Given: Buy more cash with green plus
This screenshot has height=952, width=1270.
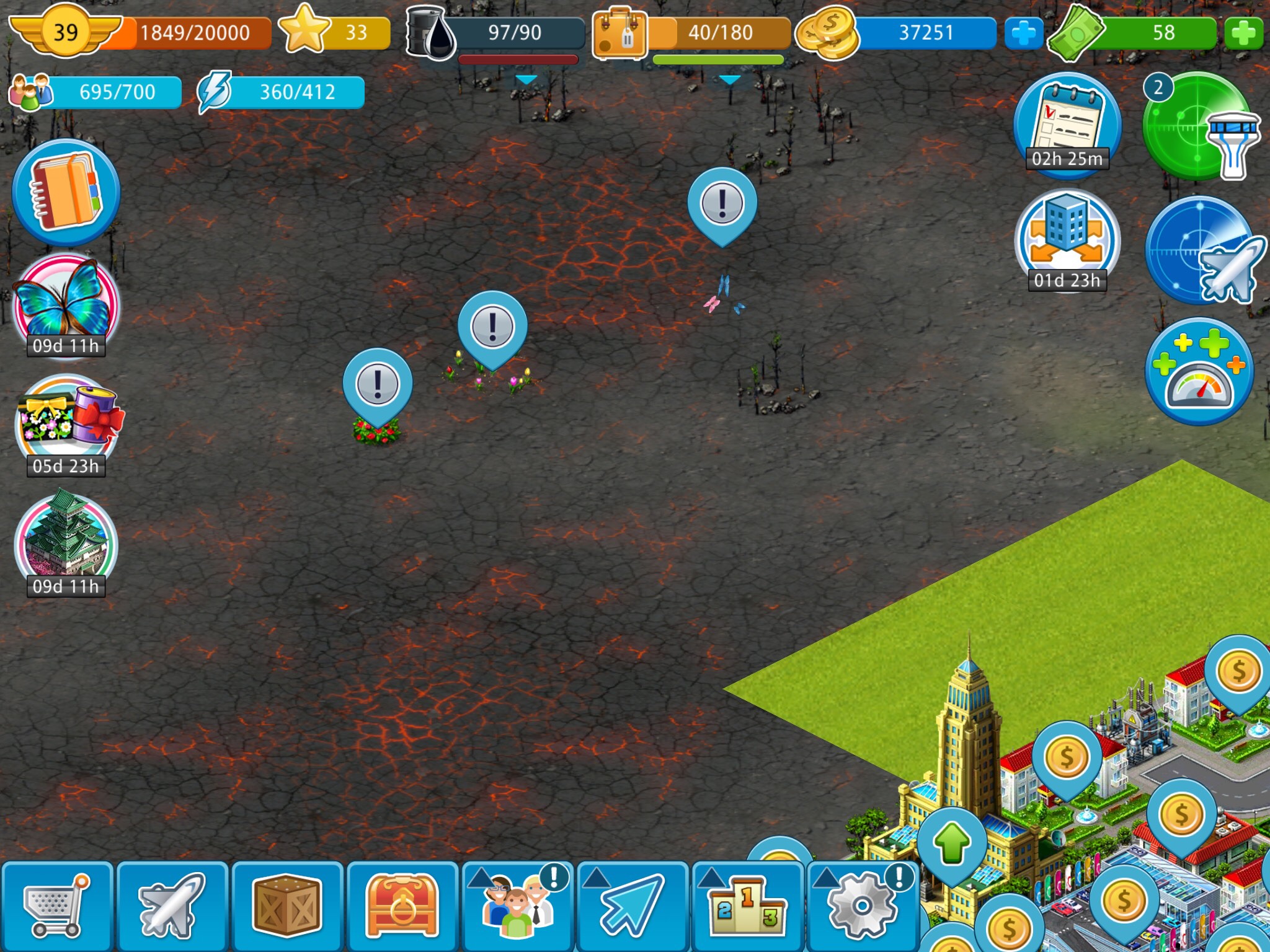Looking at the screenshot, I should click(x=1243, y=33).
